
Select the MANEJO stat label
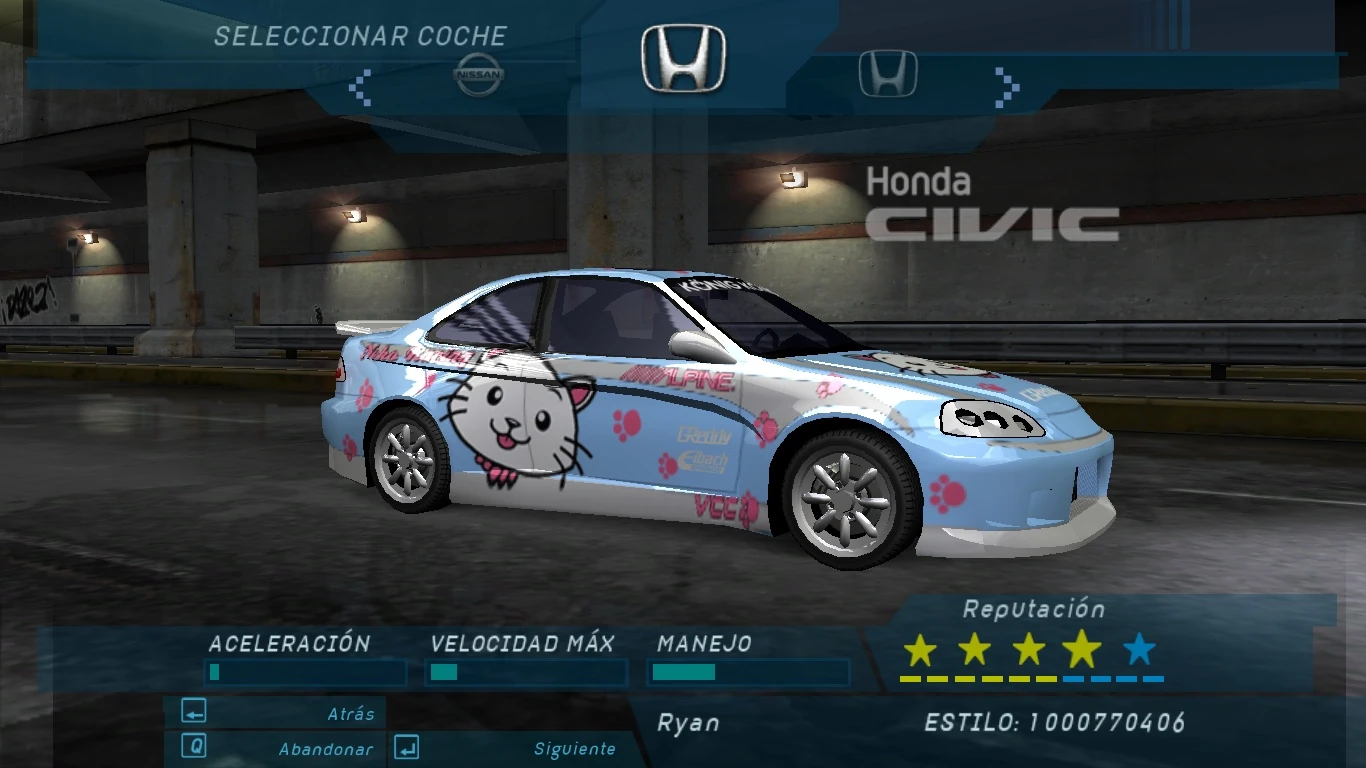703,645
